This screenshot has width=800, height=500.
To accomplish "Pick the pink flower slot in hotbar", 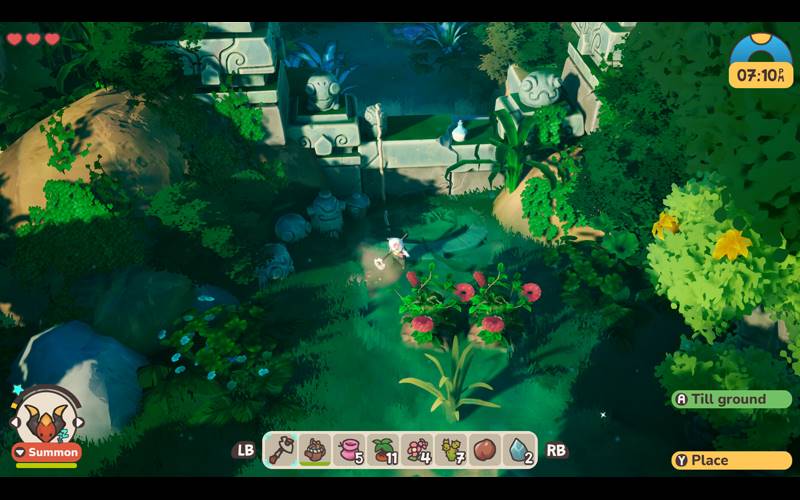I will (419, 449).
